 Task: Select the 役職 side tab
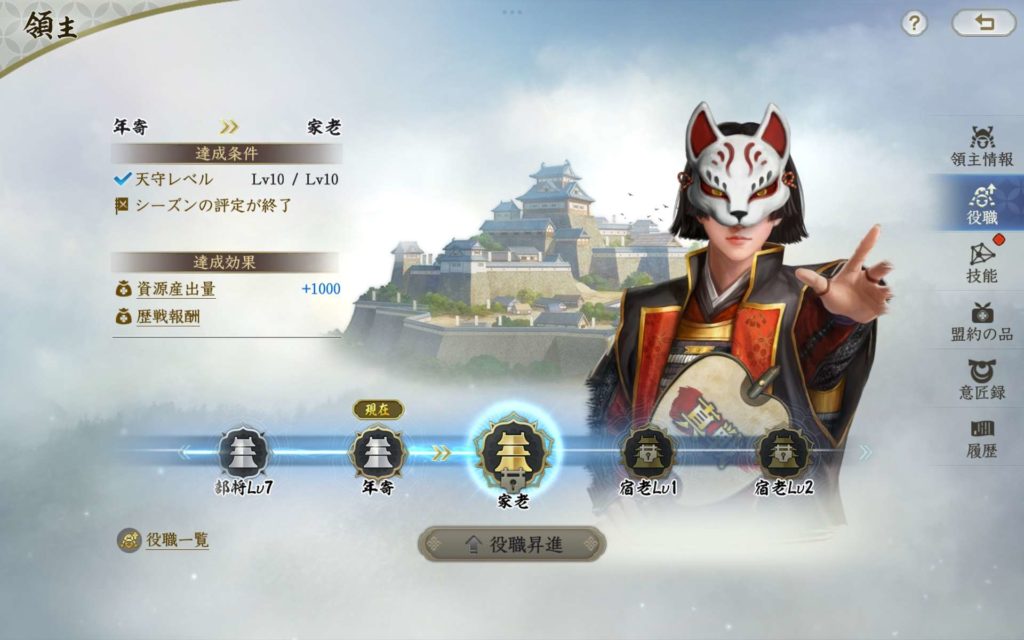point(981,203)
